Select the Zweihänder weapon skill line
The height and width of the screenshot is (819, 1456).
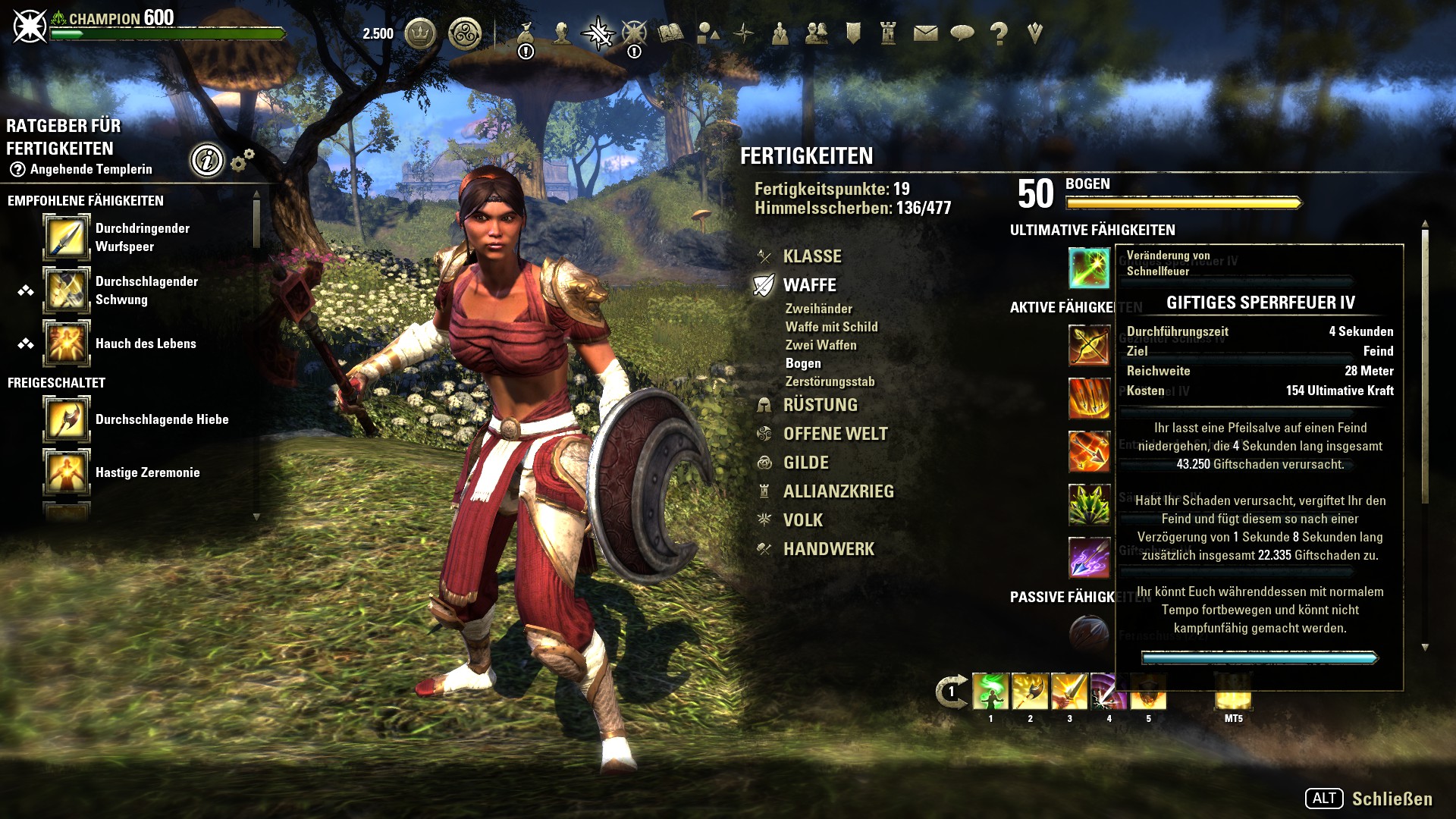click(818, 309)
